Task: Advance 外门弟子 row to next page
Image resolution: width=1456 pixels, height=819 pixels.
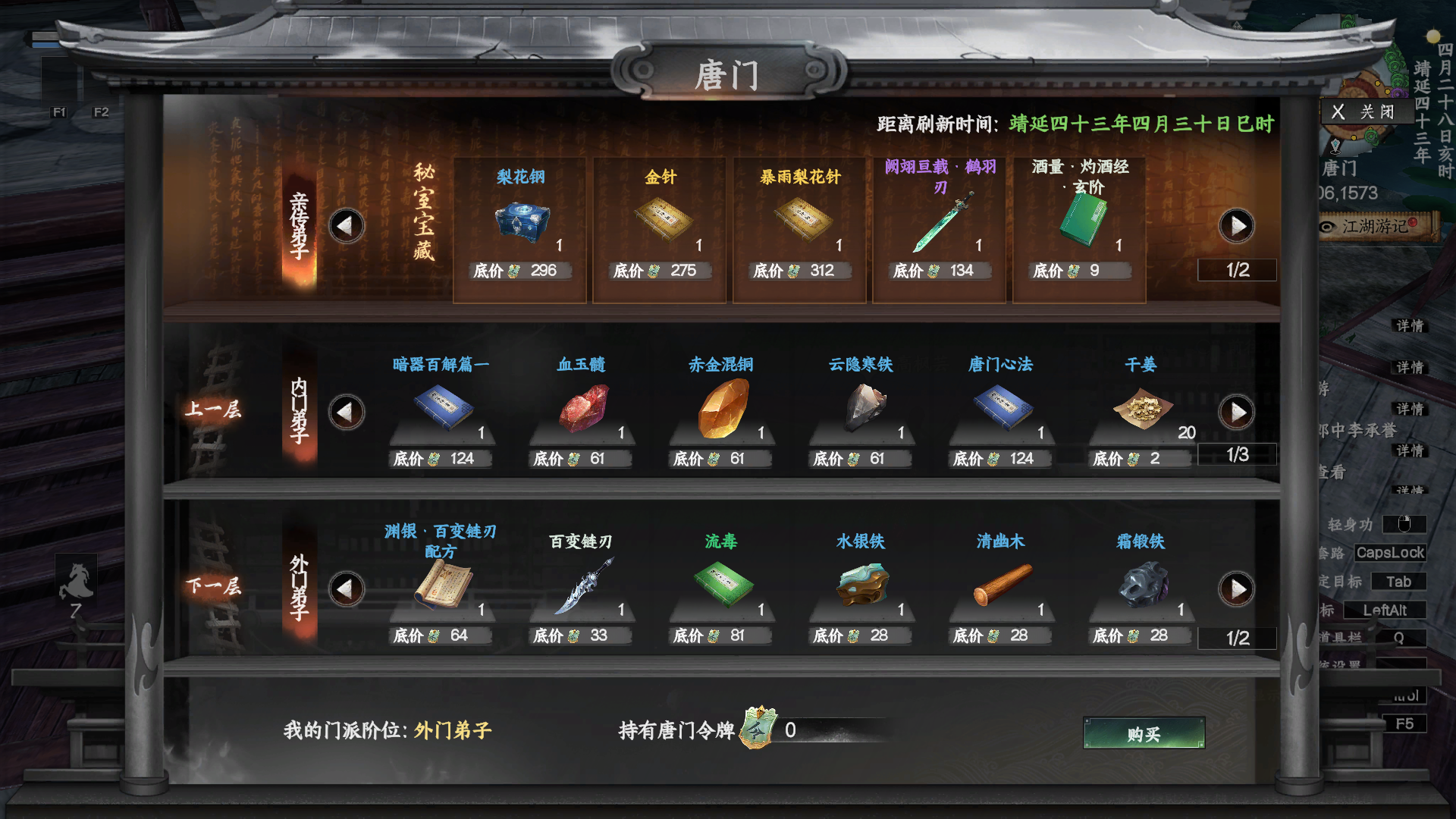Action: click(x=1238, y=588)
